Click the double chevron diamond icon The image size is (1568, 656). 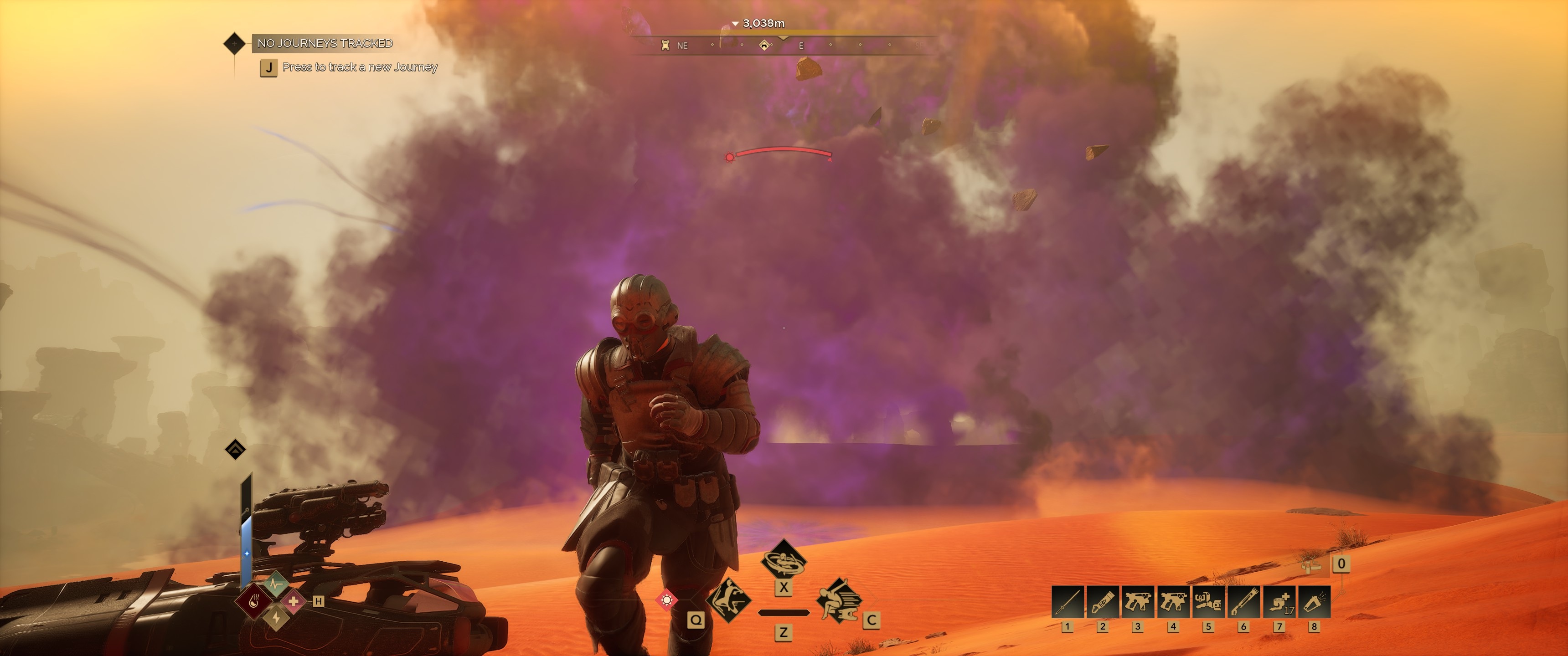[236, 450]
